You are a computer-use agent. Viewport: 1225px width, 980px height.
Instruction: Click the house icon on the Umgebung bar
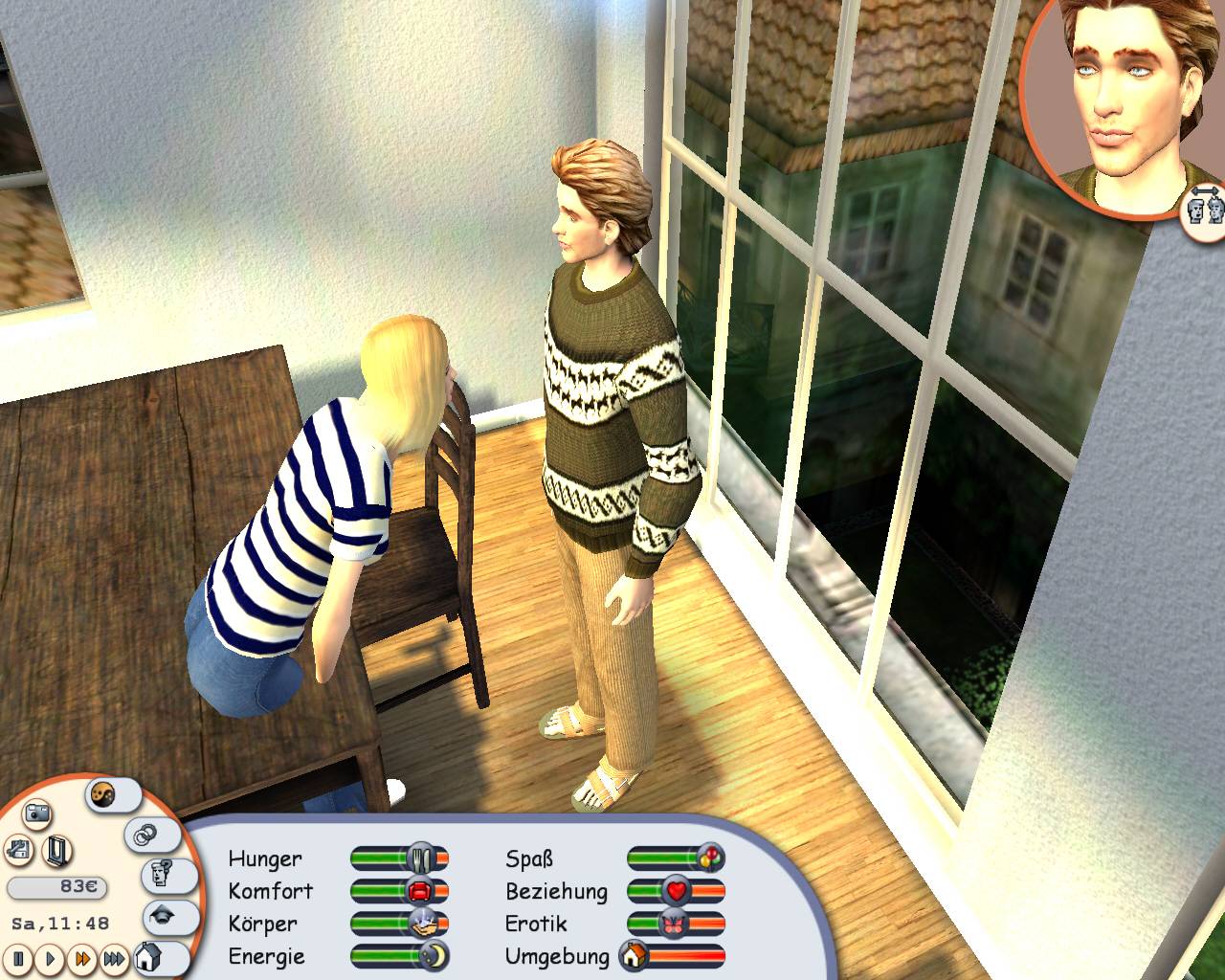(x=632, y=956)
